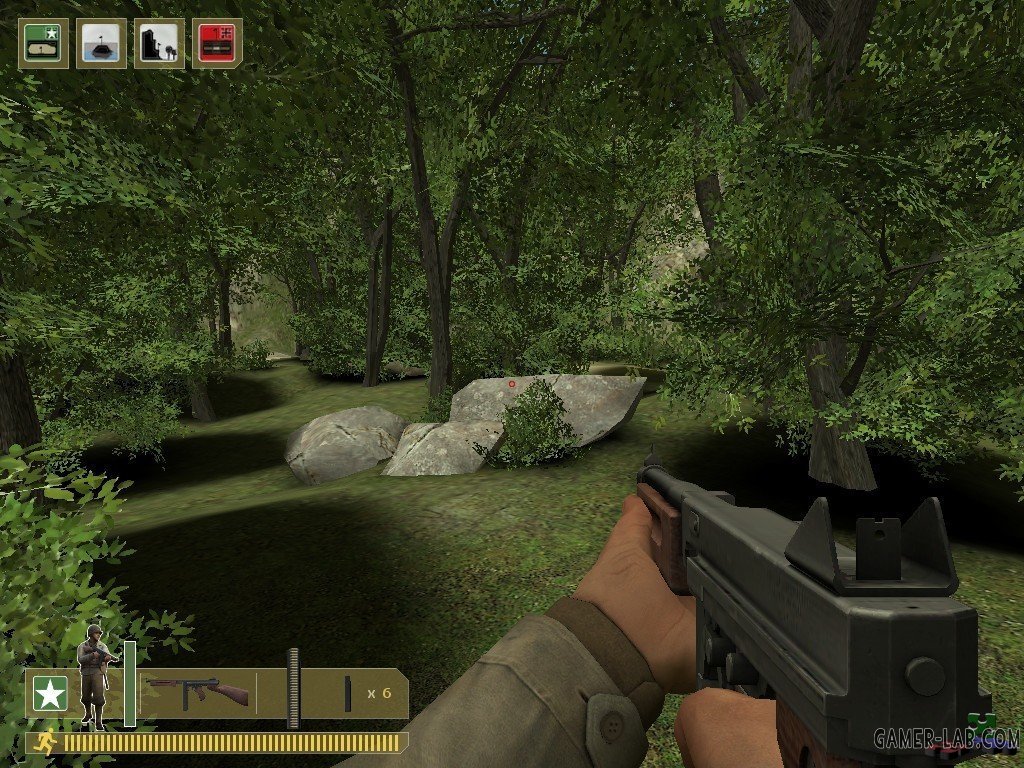Click the red Axis-held objective icon
Viewport: 1024px width, 768px height.
tap(217, 43)
